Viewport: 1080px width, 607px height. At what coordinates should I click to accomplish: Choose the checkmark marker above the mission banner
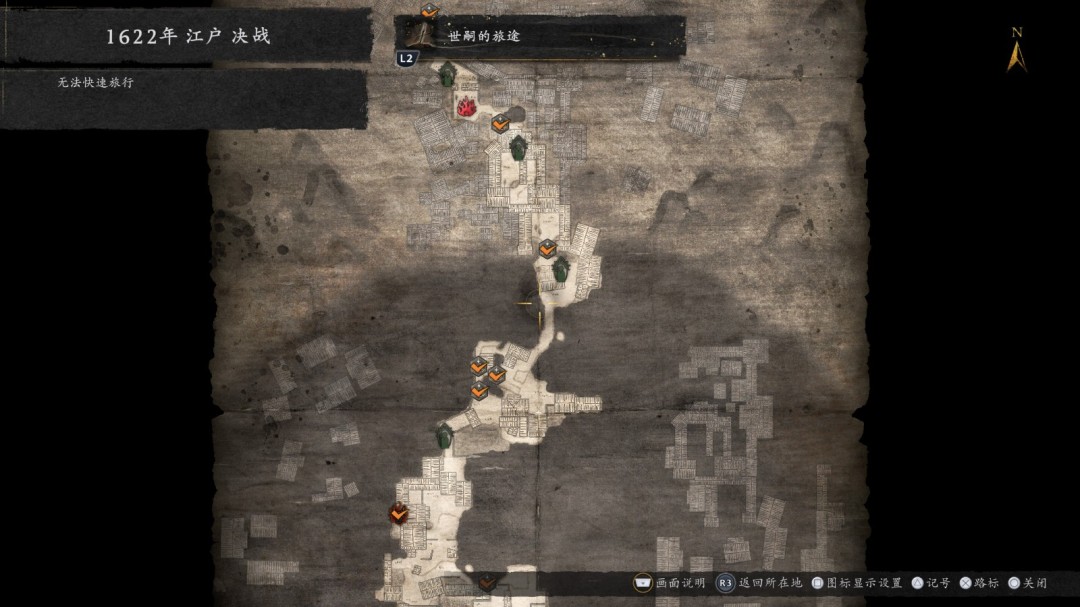point(429,11)
